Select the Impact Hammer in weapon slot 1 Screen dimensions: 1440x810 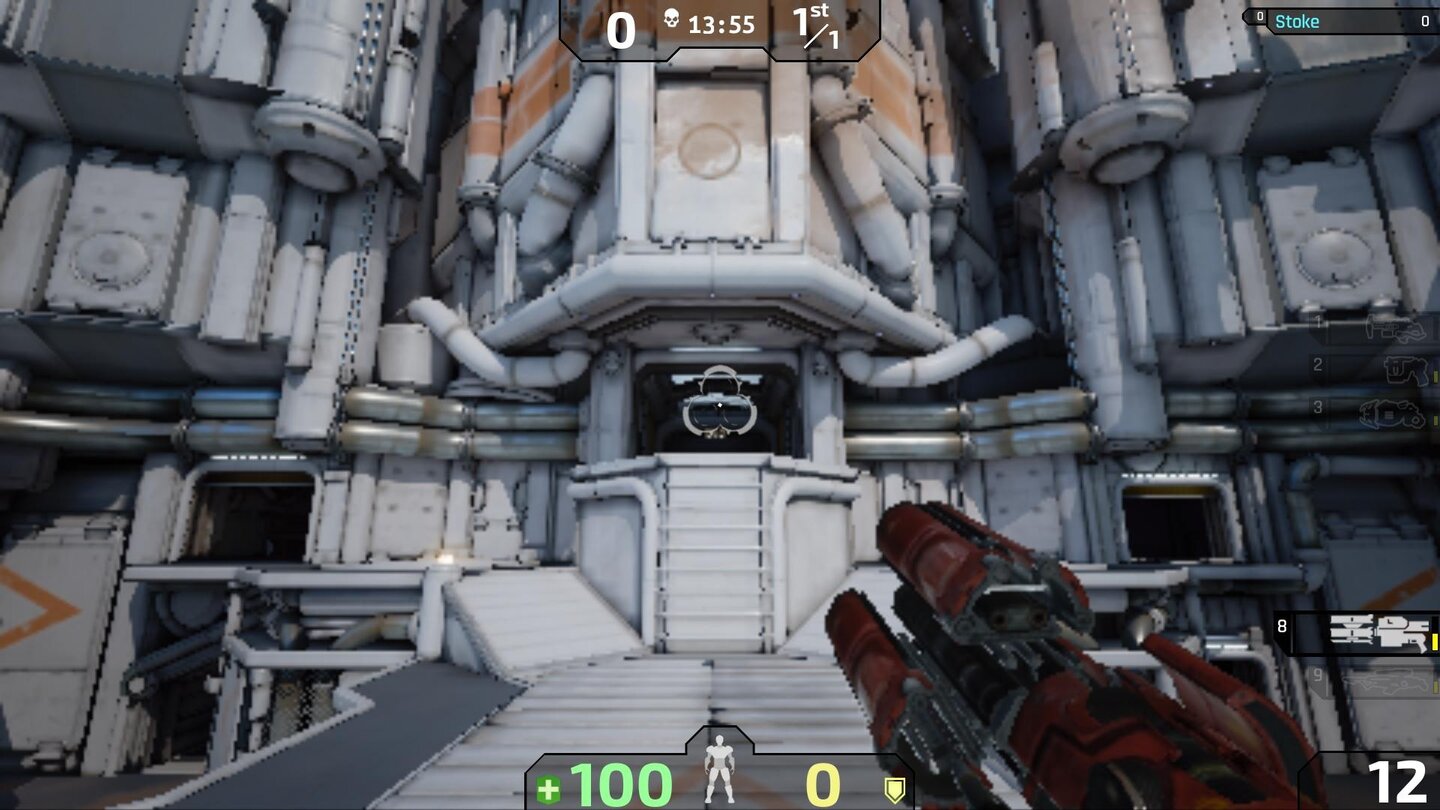pyautogui.click(x=1395, y=327)
